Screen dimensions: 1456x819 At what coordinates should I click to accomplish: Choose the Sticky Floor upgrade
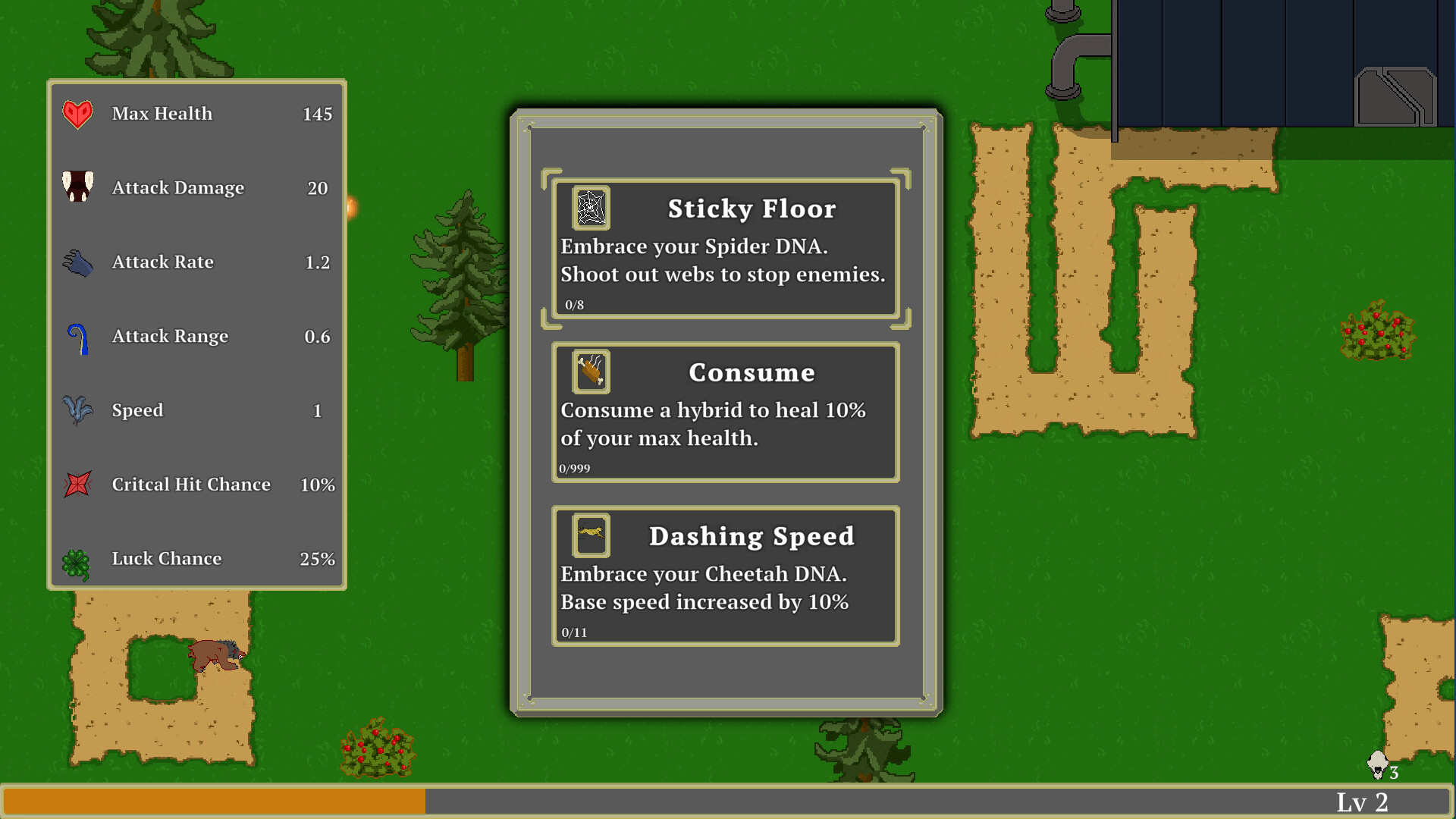tap(725, 246)
